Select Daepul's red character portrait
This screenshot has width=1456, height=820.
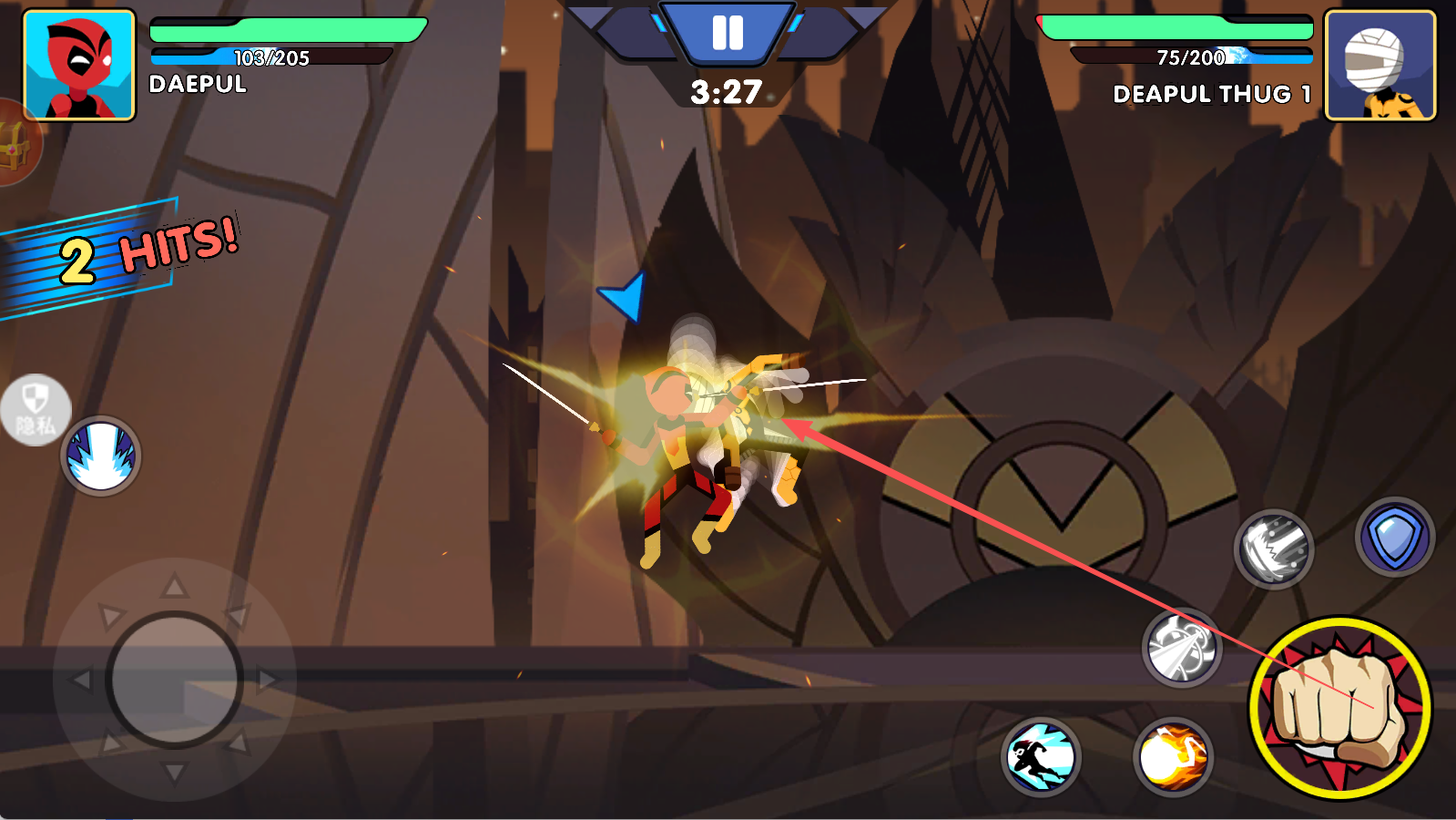click(x=79, y=66)
